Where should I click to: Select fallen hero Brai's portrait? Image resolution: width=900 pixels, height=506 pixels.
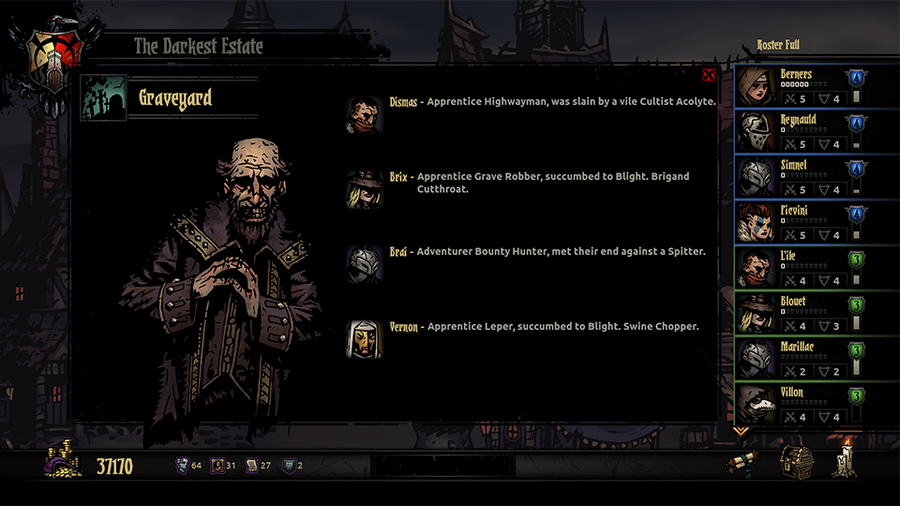tap(364, 264)
